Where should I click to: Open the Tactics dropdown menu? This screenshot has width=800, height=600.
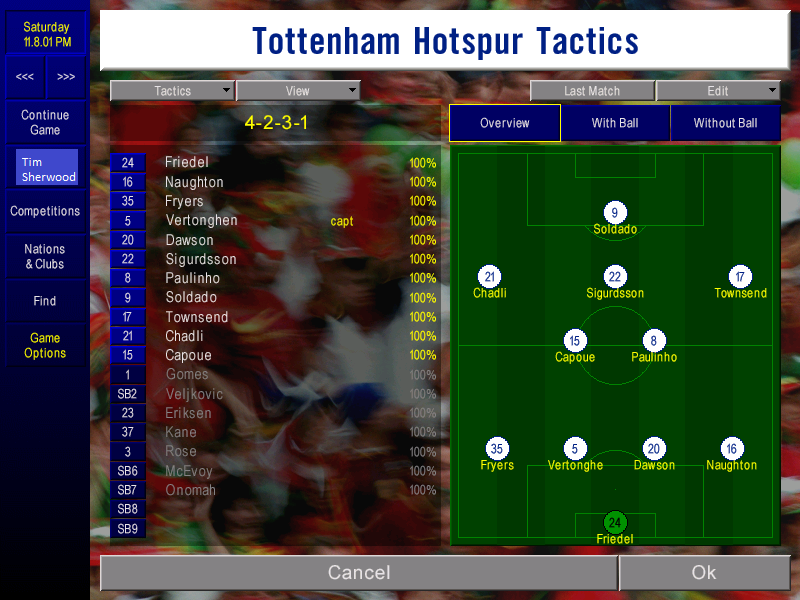point(172,91)
